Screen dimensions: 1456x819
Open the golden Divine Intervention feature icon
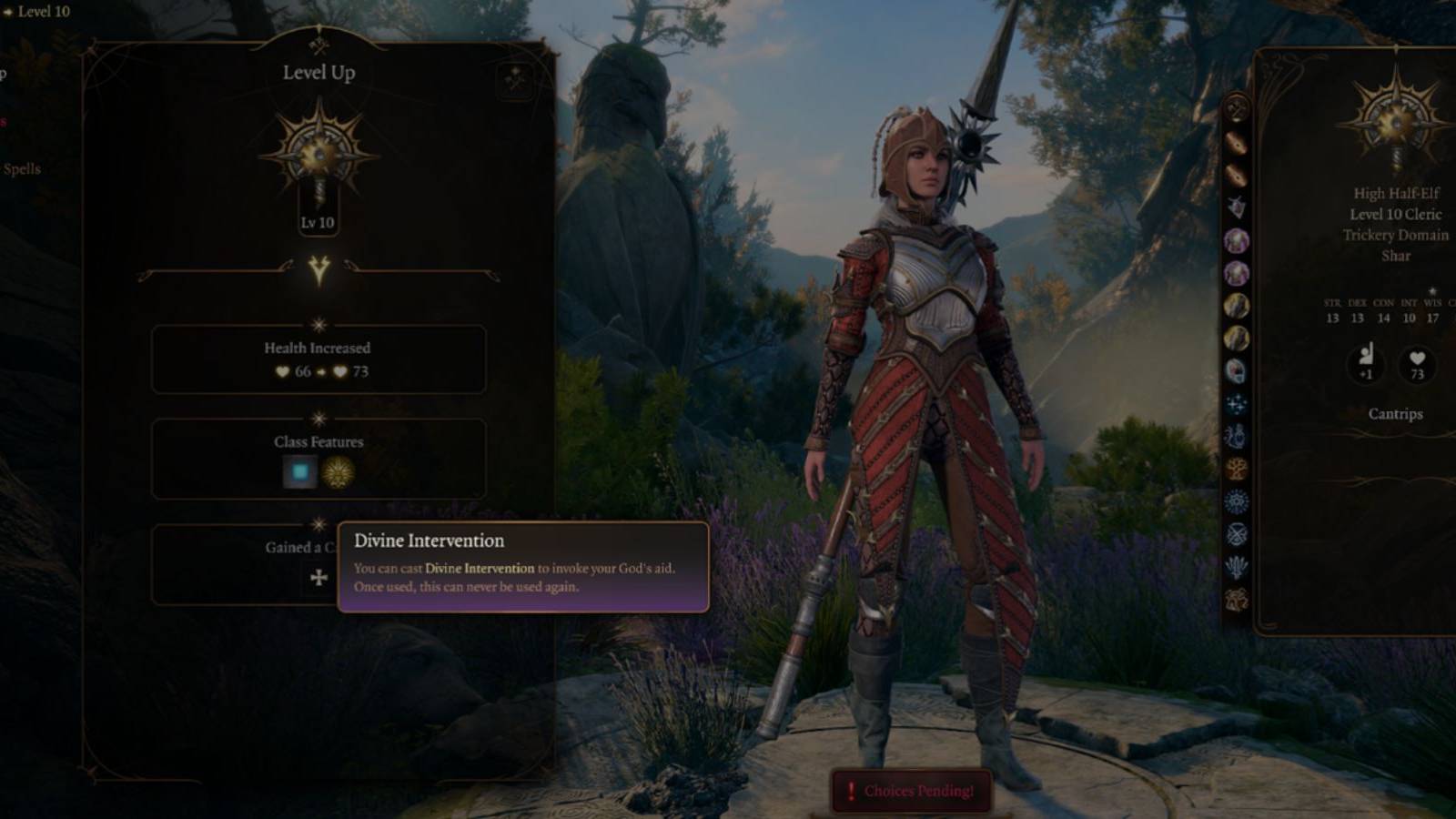pyautogui.click(x=339, y=472)
